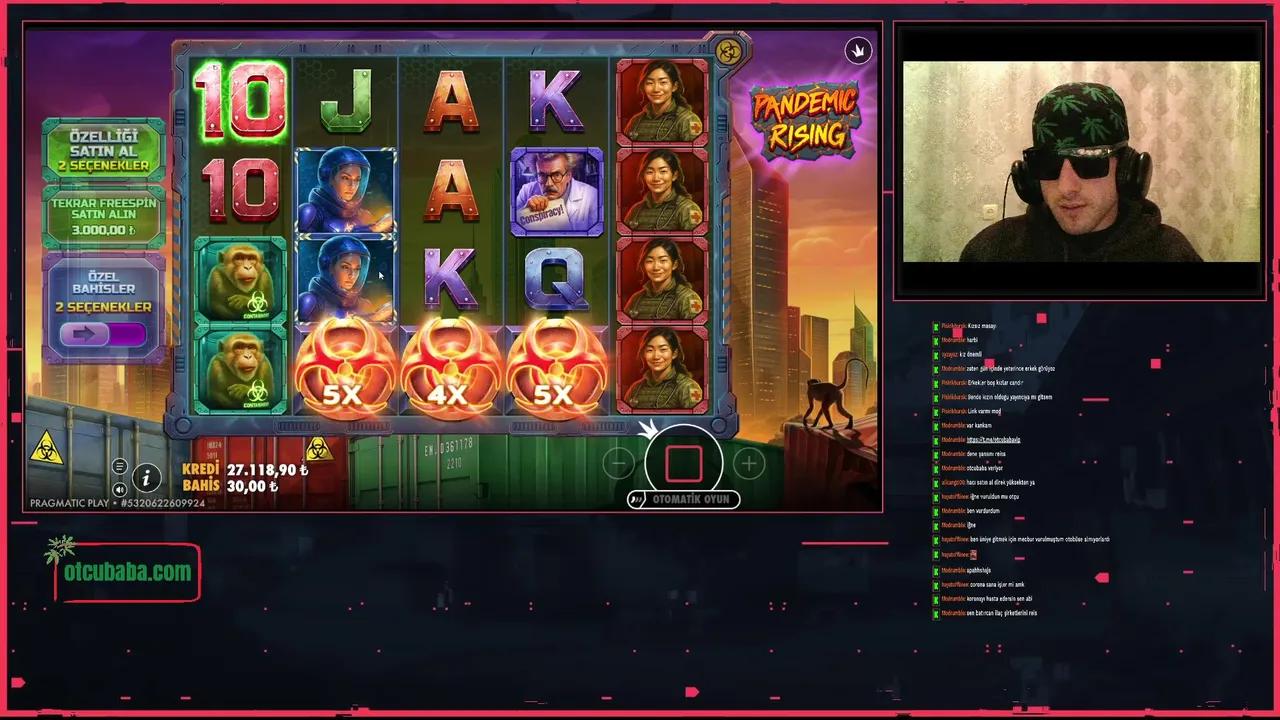1280x720 pixels.
Task: Open the game menu hamburger icon
Action: [x=119, y=466]
